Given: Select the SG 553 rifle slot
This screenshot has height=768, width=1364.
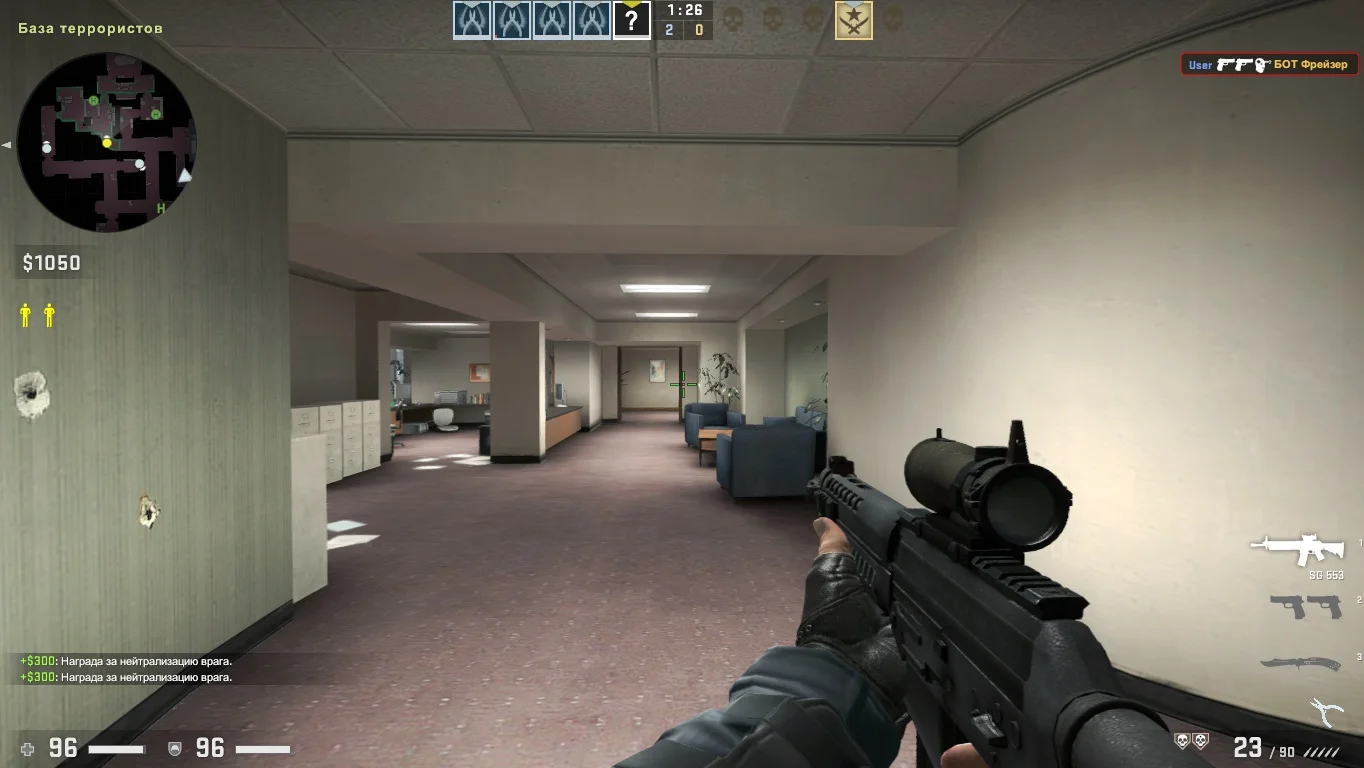Looking at the screenshot, I should 1297,550.
